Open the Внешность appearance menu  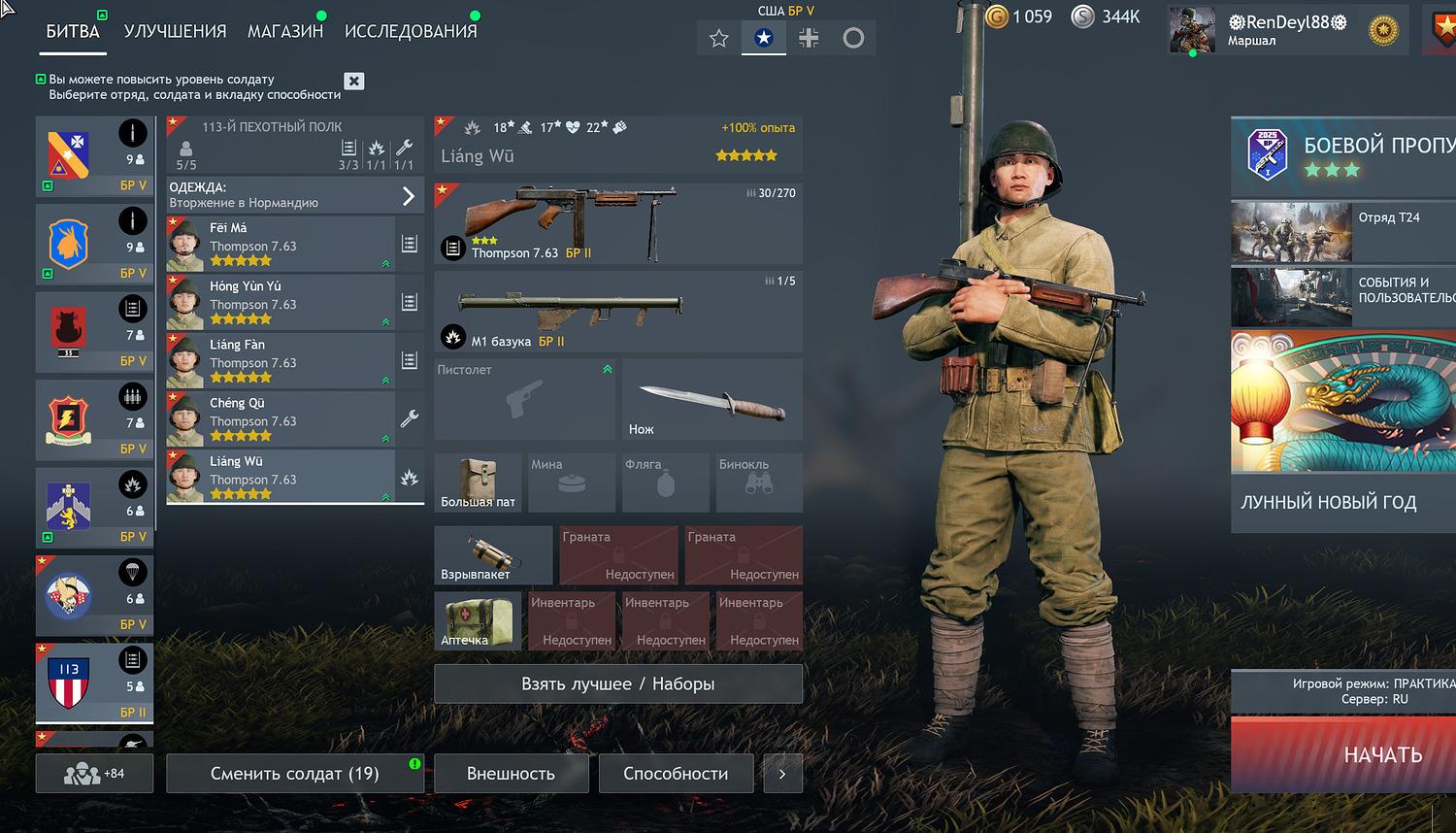point(511,774)
